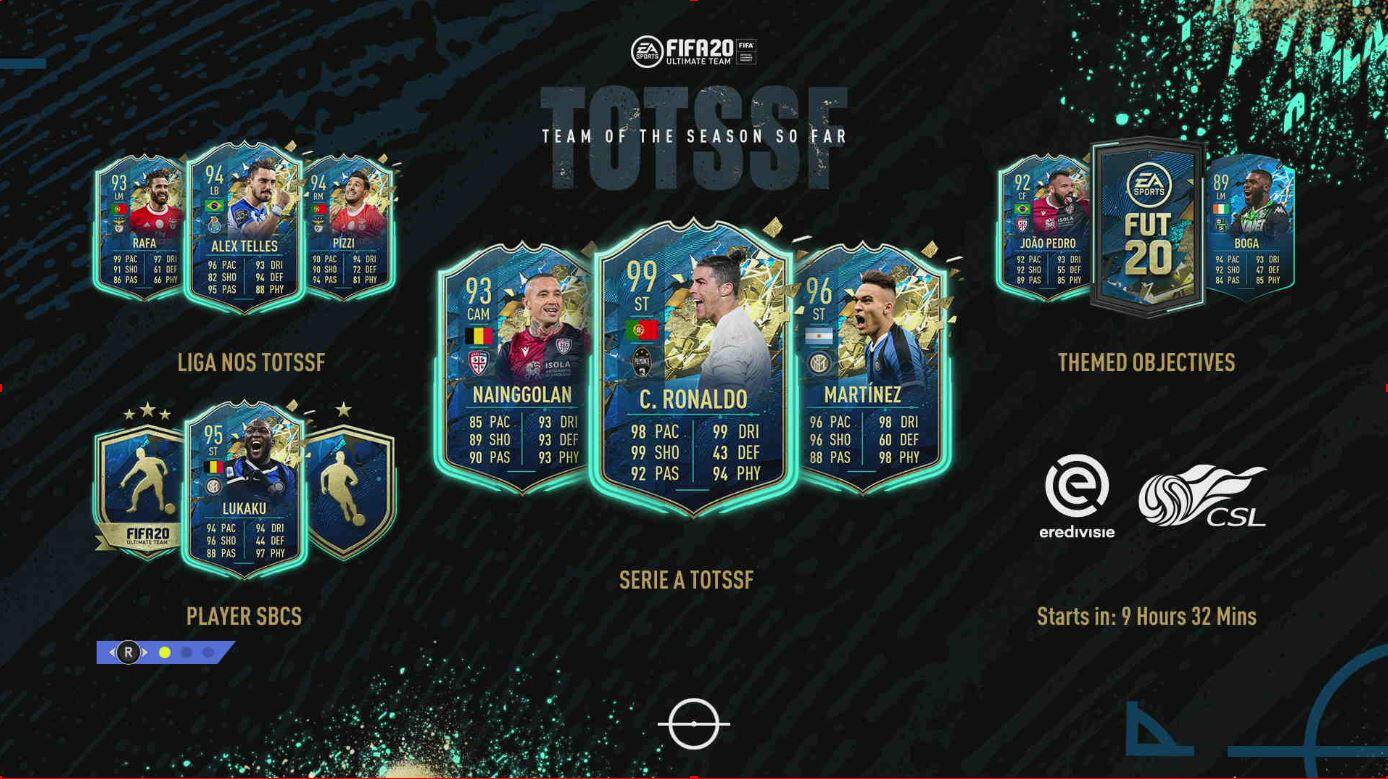Viewport: 1388px width, 779px height.
Task: Select the Rafa 93 card
Action: [x=140, y=228]
